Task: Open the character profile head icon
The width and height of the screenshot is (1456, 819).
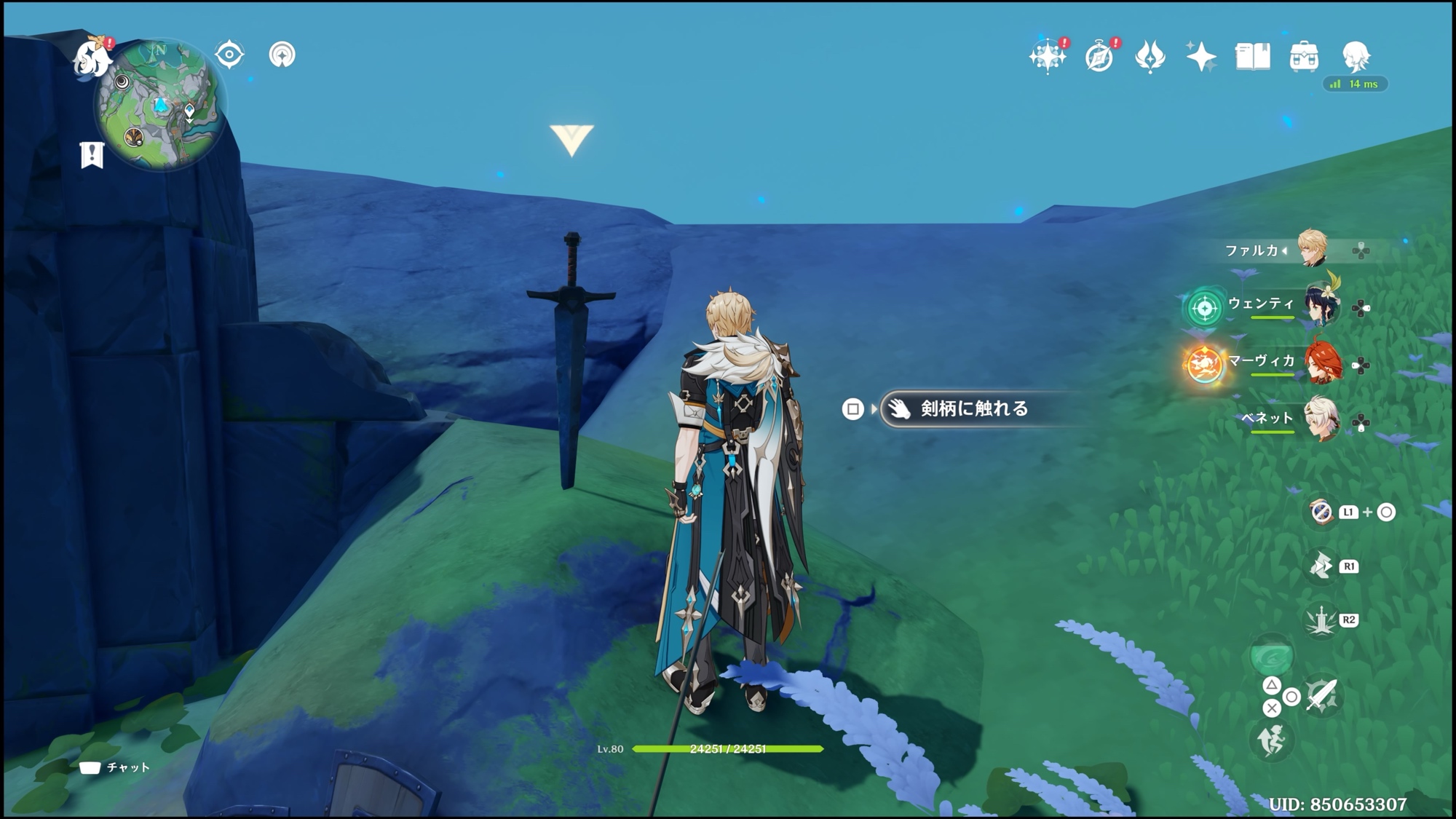Action: (1355, 56)
